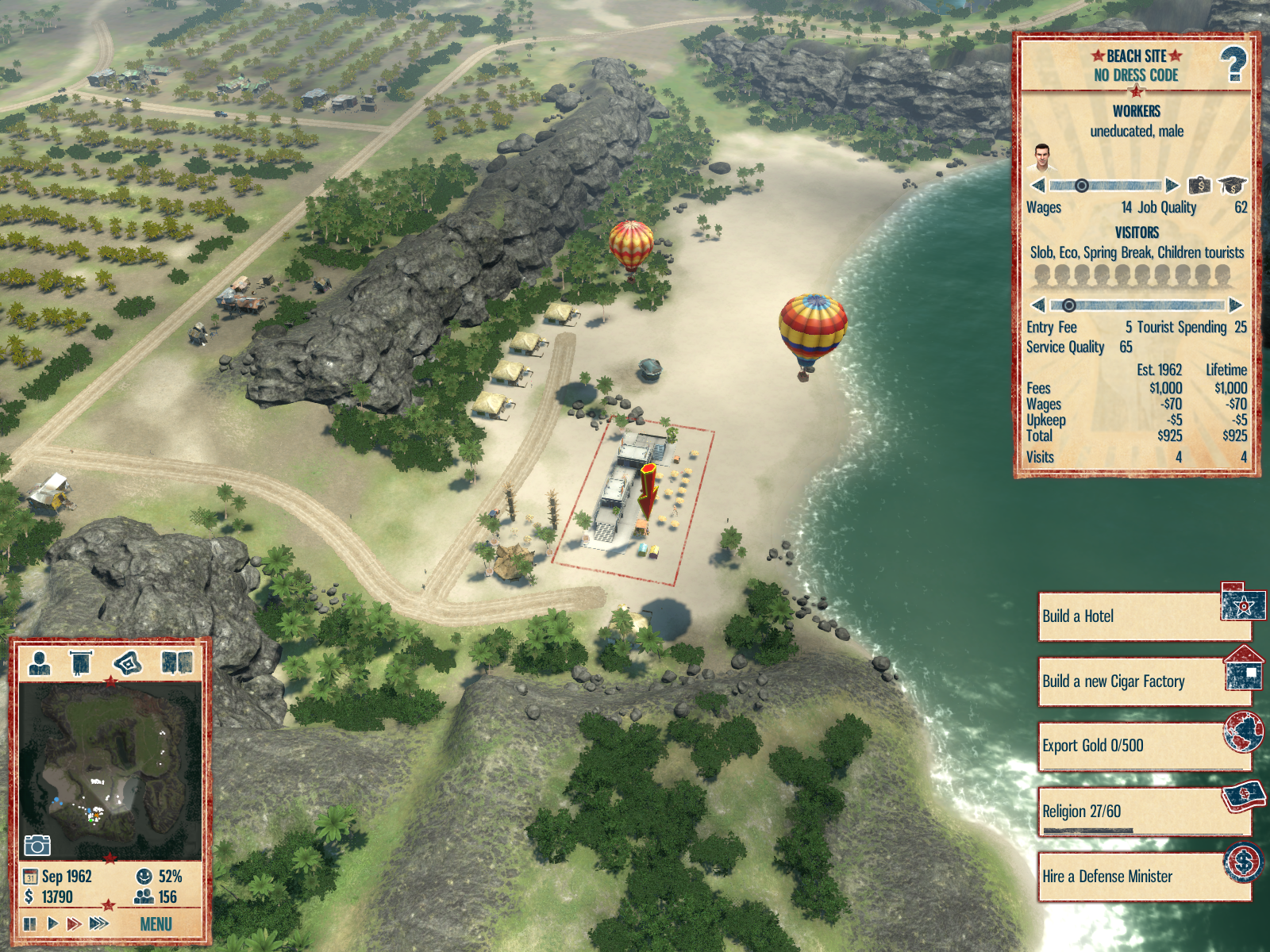
Task: Adjust the entry fee slider handle
Action: click(1068, 305)
